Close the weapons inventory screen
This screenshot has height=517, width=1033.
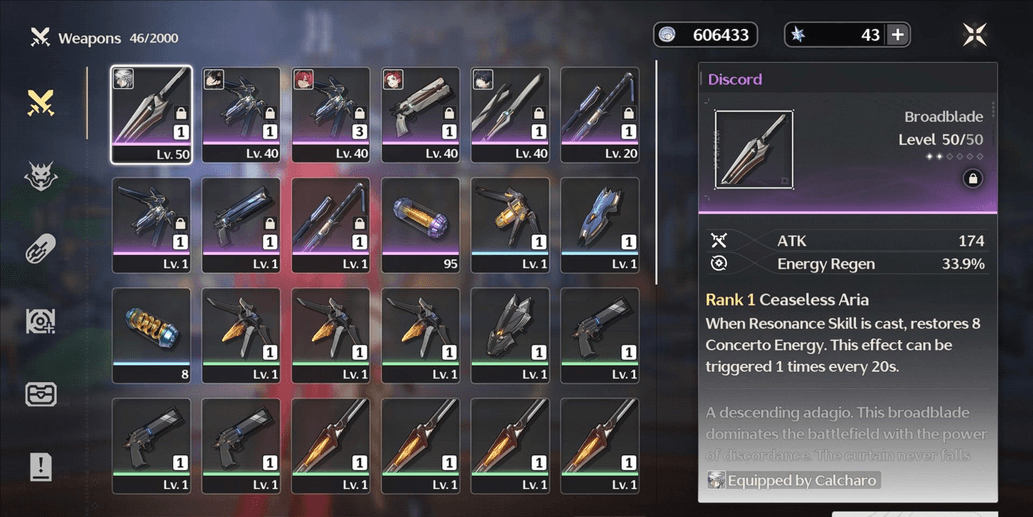tap(974, 35)
